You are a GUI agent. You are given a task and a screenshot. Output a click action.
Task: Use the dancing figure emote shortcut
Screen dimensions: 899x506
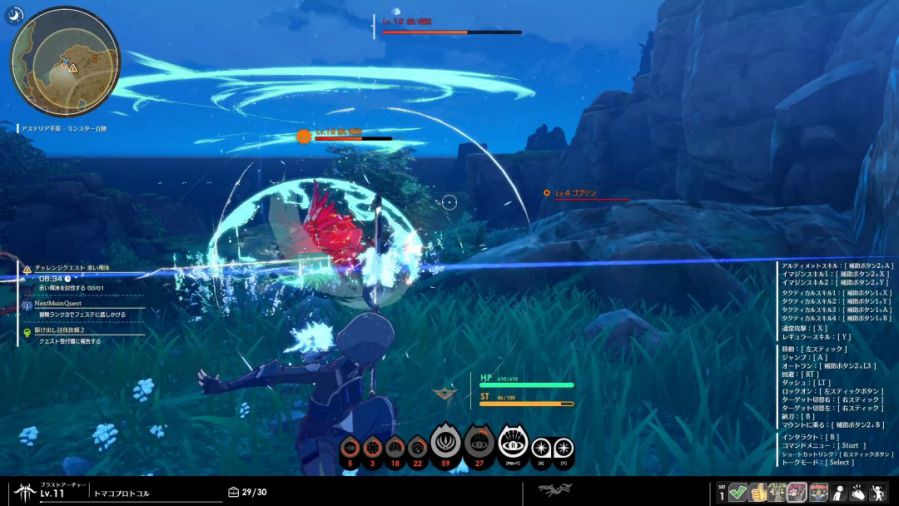point(879,491)
